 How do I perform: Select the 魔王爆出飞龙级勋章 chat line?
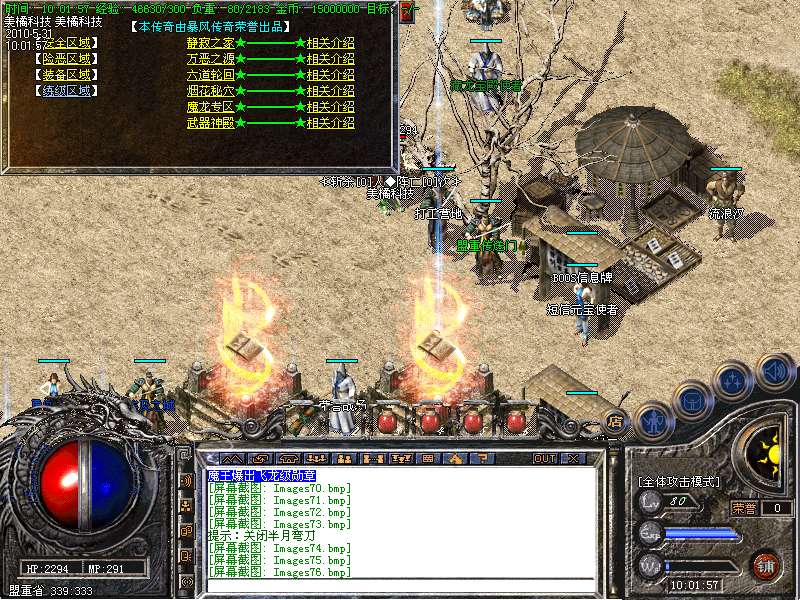click(261, 476)
